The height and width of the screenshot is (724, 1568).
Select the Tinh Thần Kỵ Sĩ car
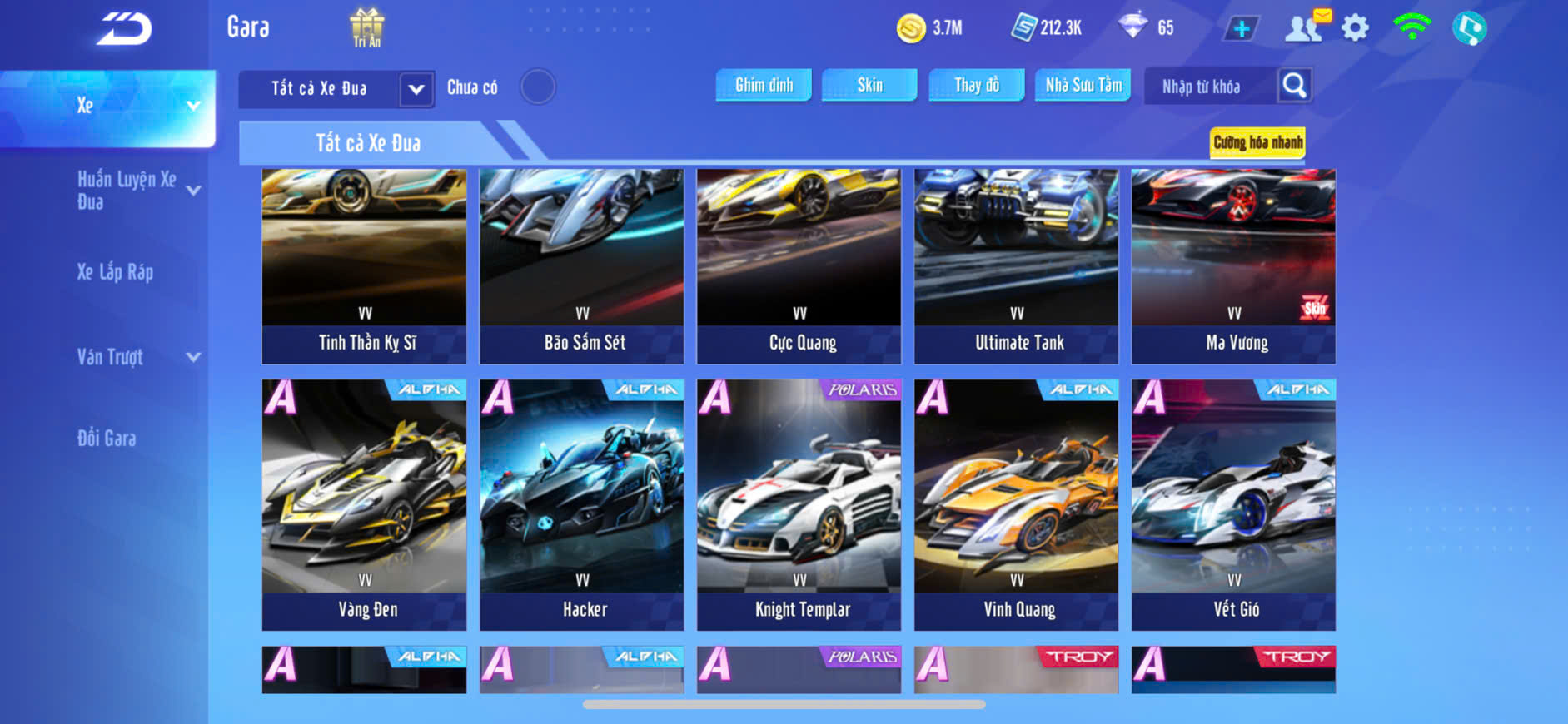pyautogui.click(x=365, y=266)
